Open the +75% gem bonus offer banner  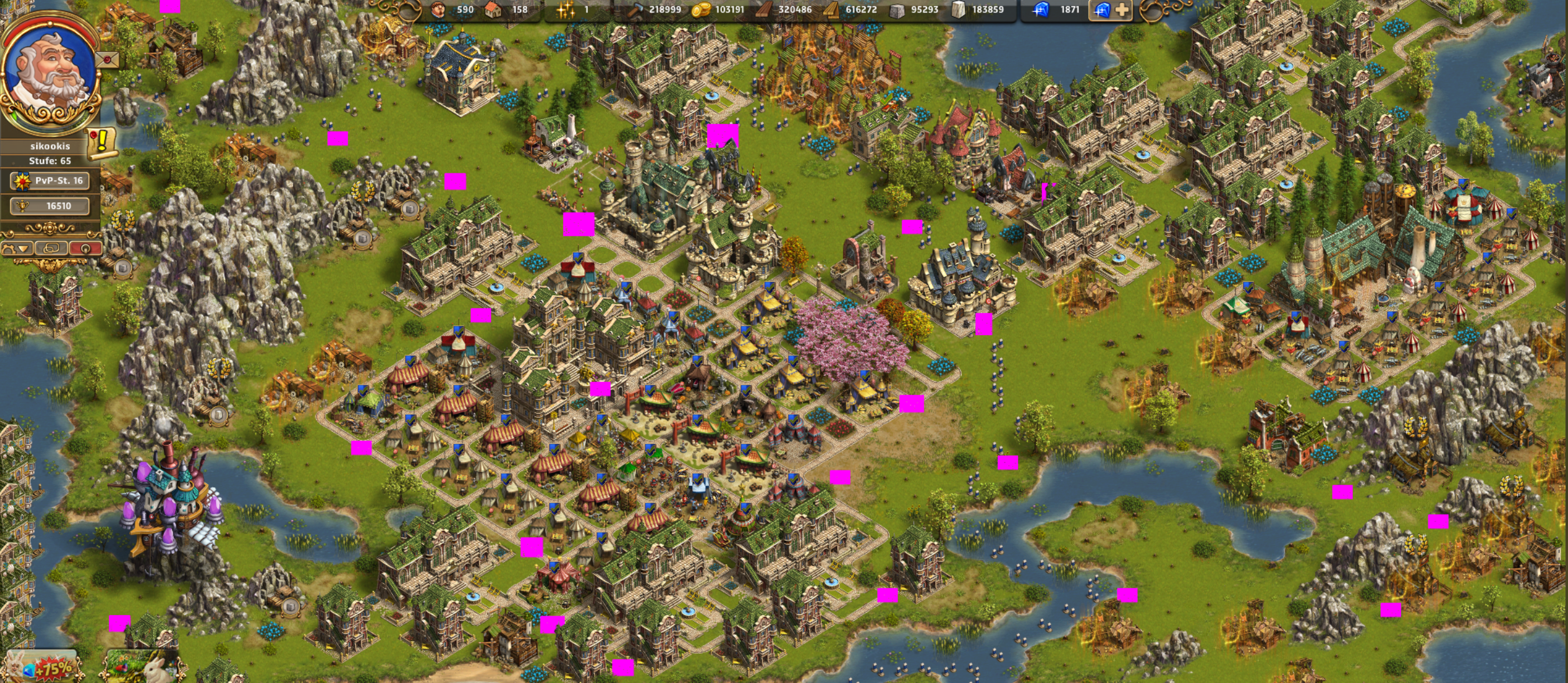click(42, 667)
